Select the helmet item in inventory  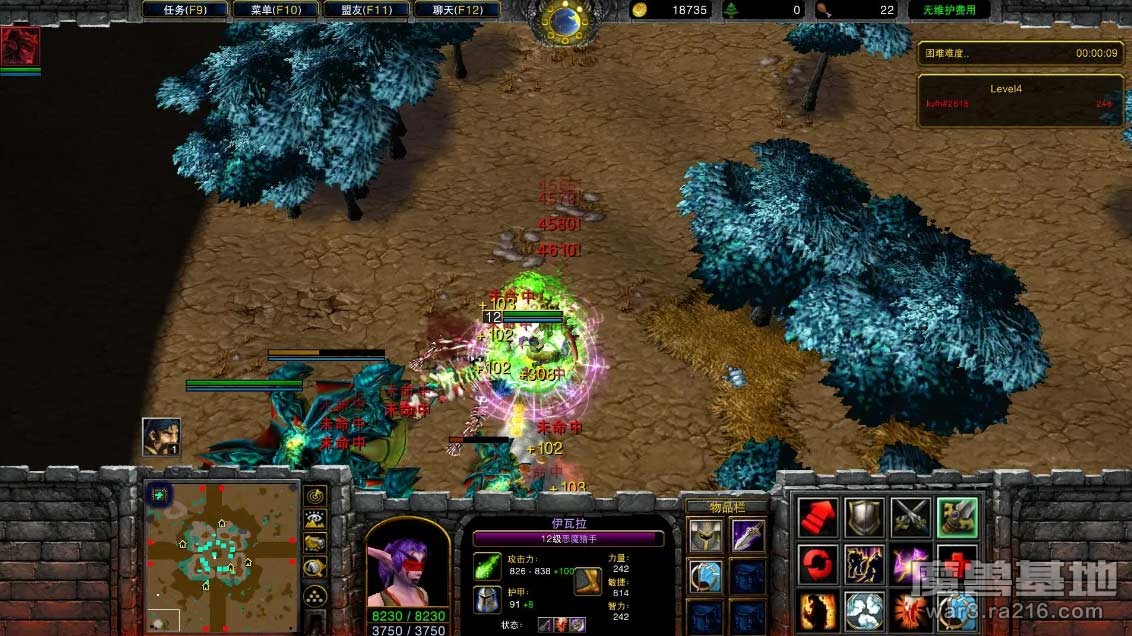704,536
